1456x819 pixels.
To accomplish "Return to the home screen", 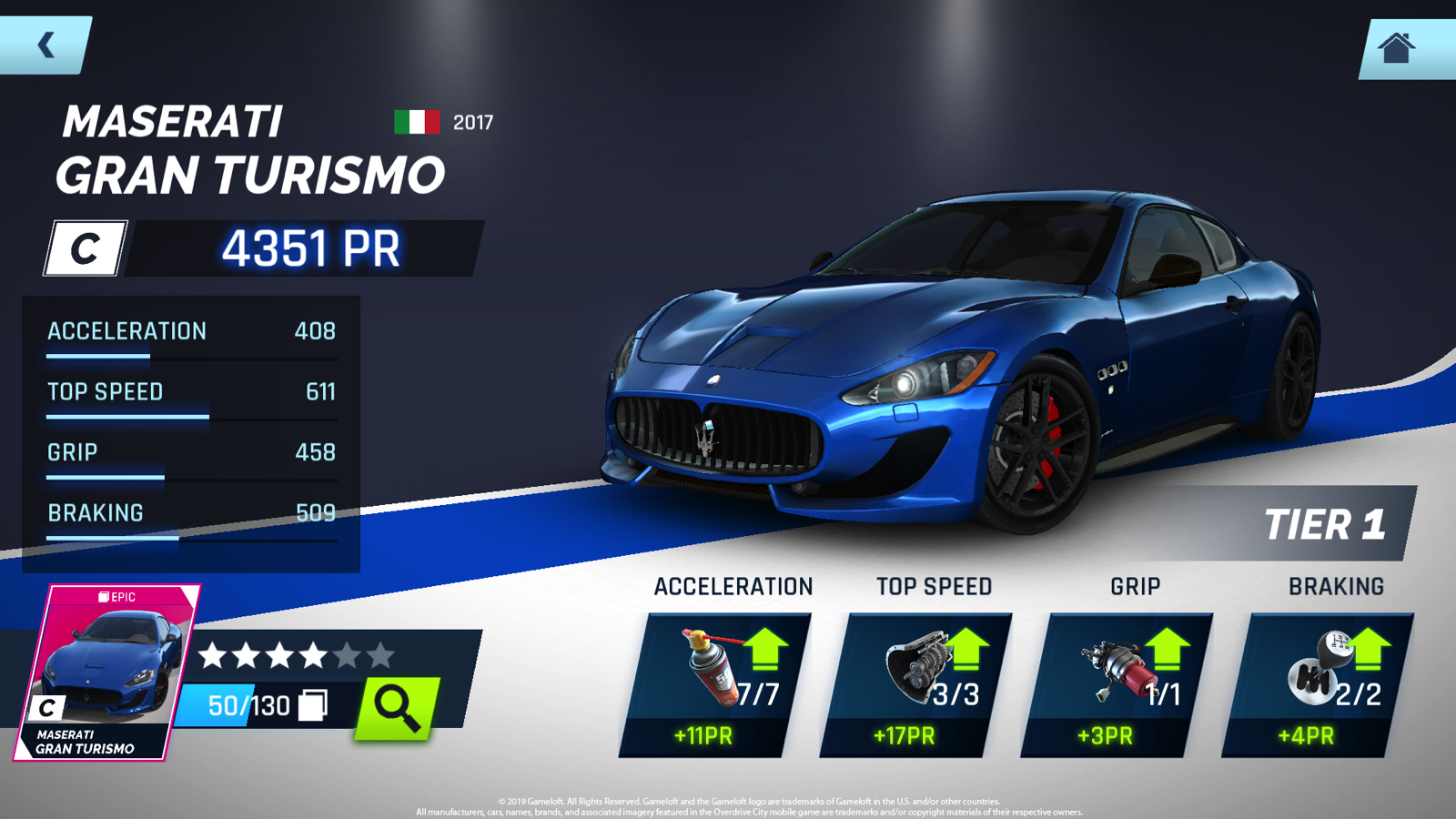I will [x=1397, y=47].
